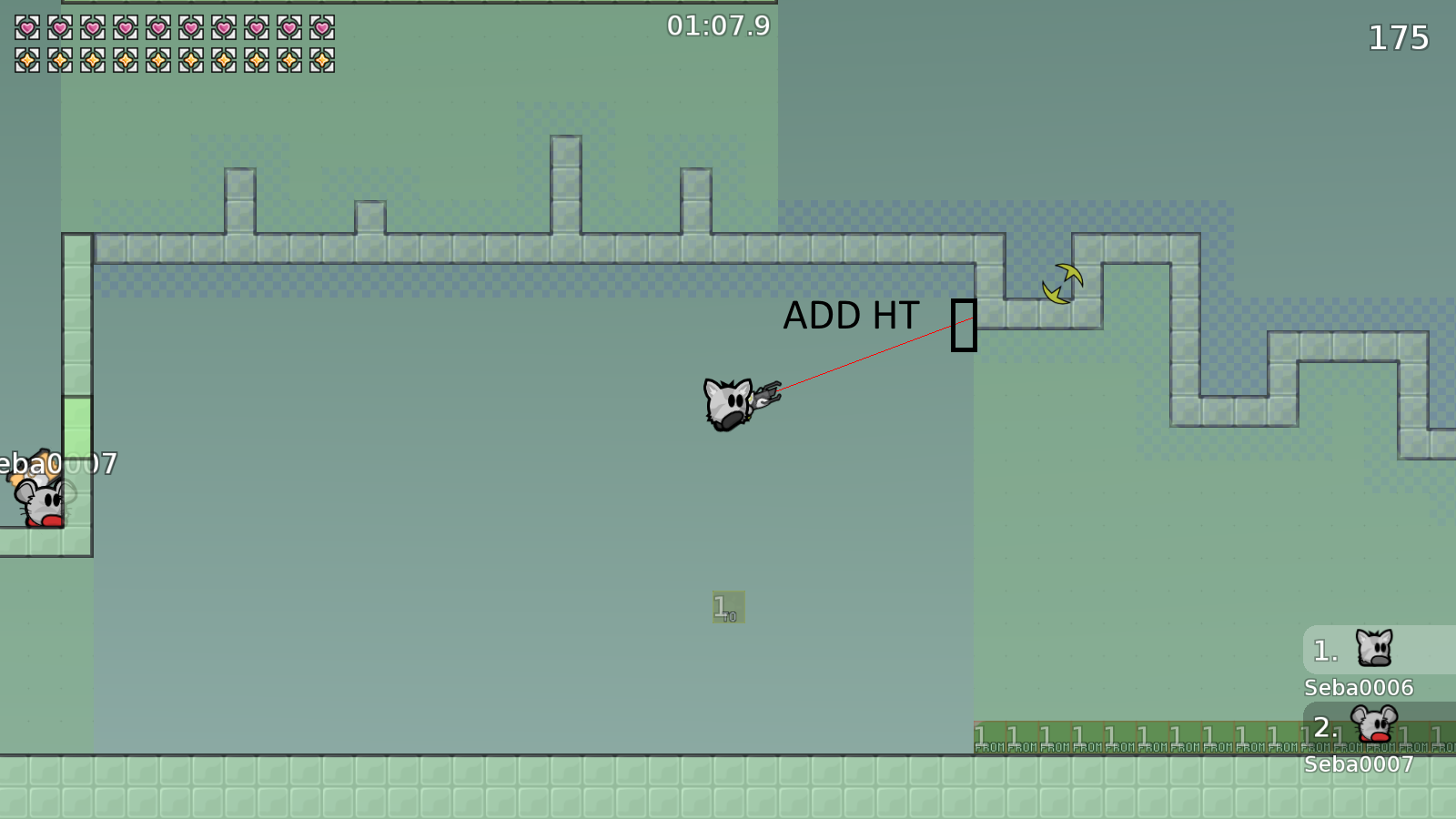Click the gun held by the wolf character
Viewport: 1456px width, 819px height.
(766, 393)
